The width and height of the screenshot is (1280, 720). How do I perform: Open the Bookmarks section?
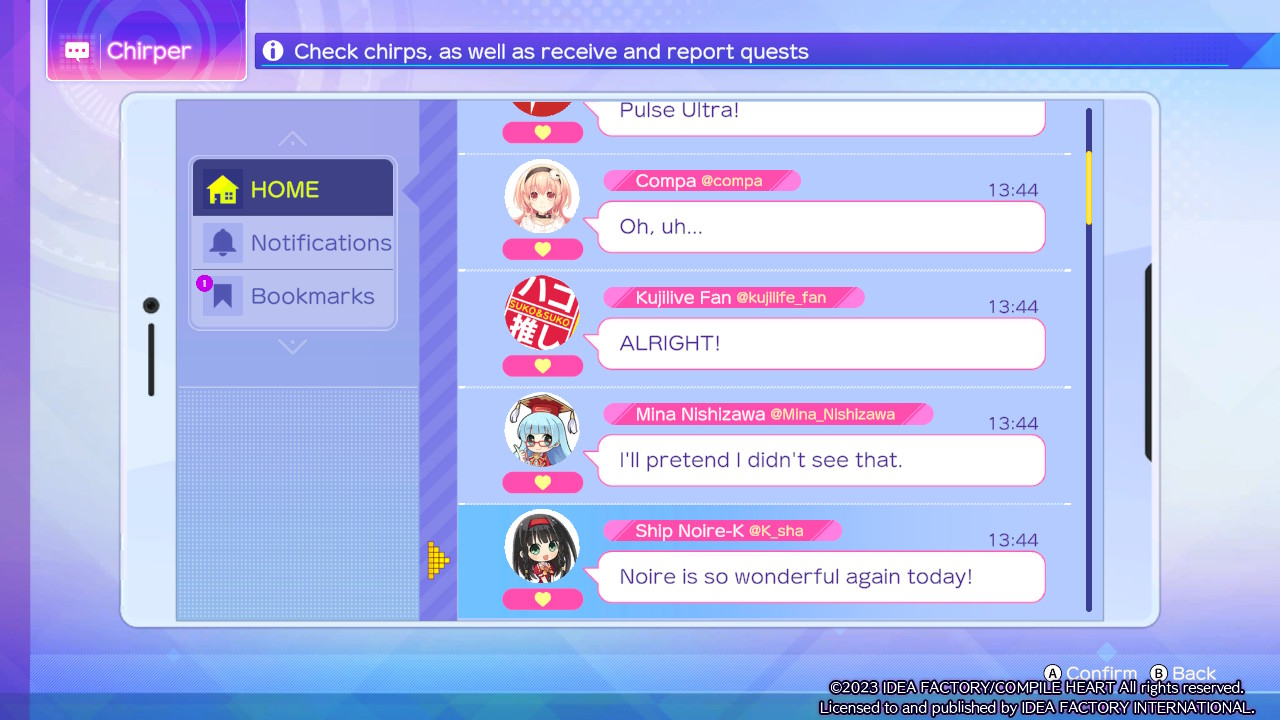click(293, 297)
